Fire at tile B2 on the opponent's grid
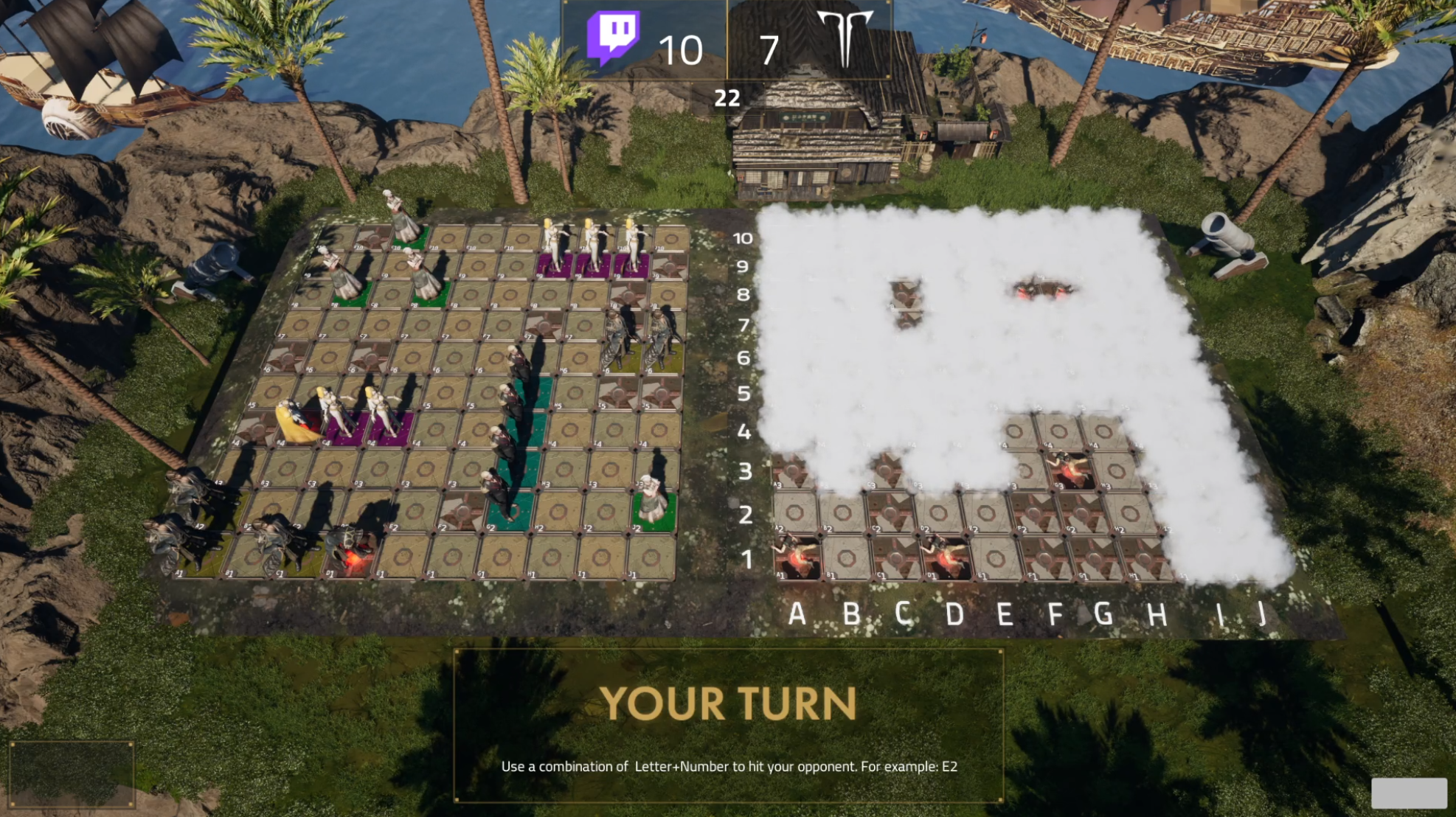Screen dimensions: 1456x817 click(x=843, y=511)
